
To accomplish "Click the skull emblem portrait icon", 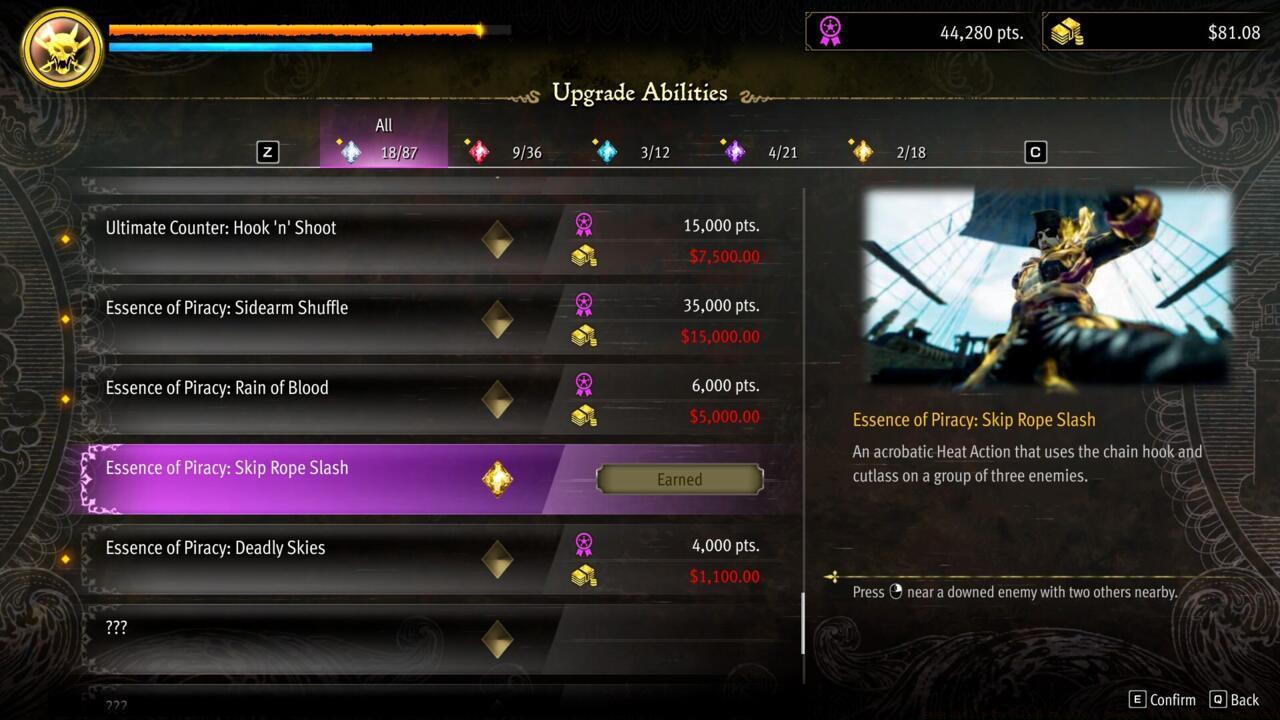I will pos(60,48).
